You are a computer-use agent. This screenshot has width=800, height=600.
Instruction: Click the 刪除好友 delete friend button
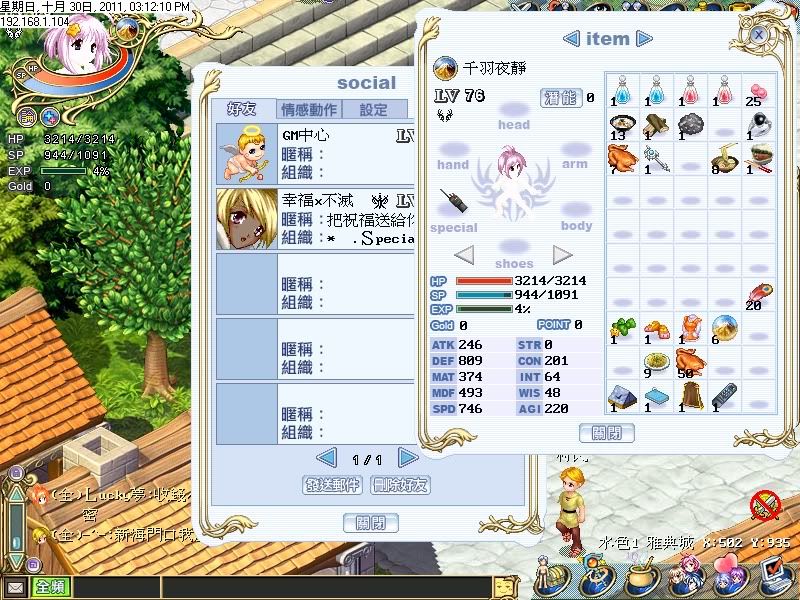400,485
